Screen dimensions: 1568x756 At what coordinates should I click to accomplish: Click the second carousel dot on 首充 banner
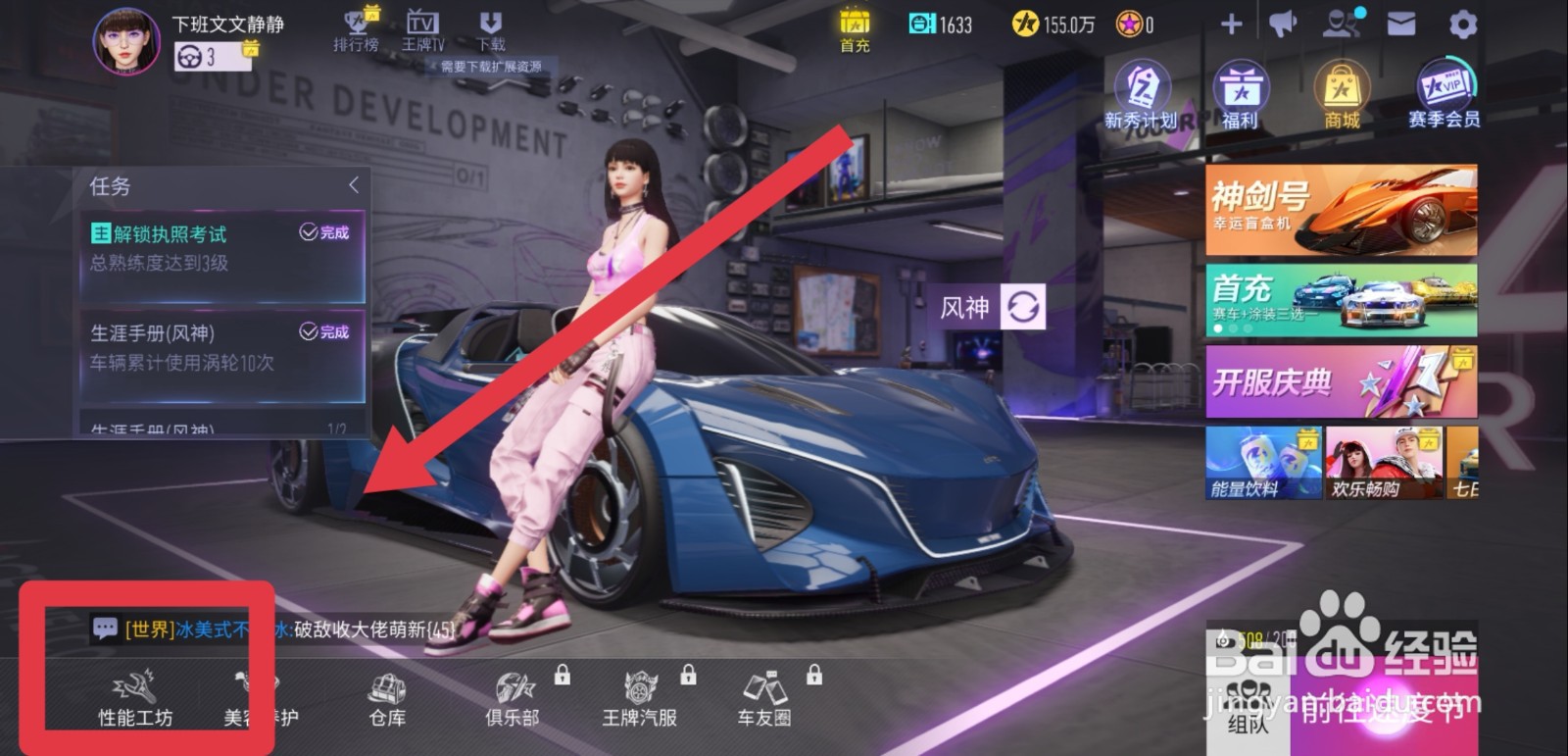tap(1232, 329)
